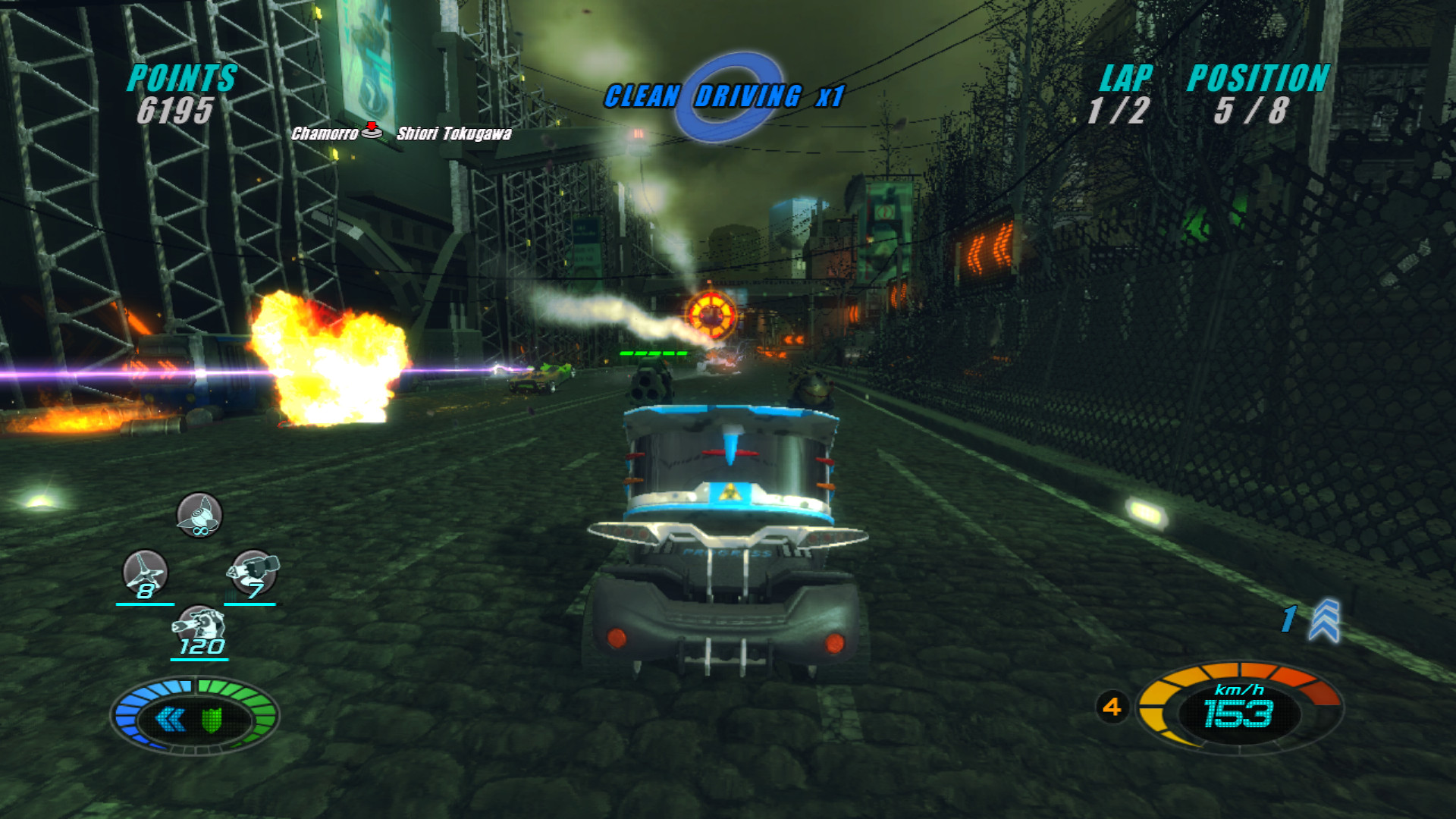This screenshot has width=1456, height=819.
Task: Click the red buzzer icon beside Chamorro's name
Action: (x=373, y=132)
